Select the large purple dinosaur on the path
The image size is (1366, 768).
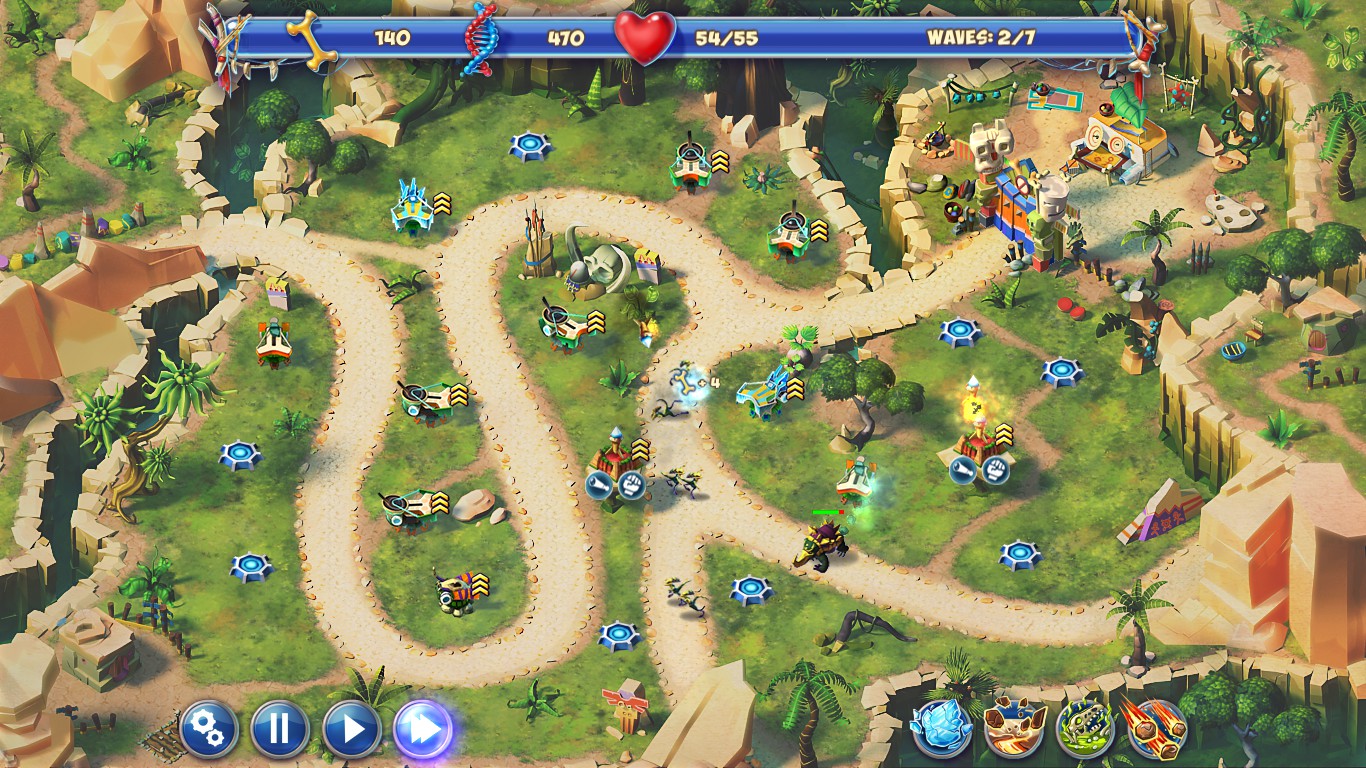click(823, 545)
